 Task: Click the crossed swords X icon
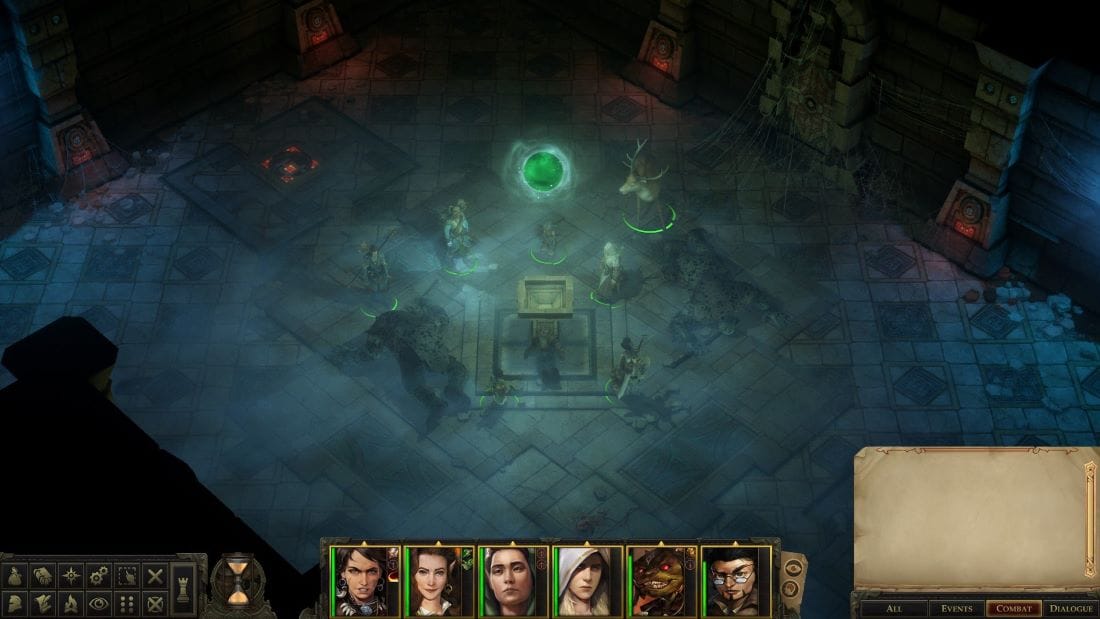click(154, 577)
